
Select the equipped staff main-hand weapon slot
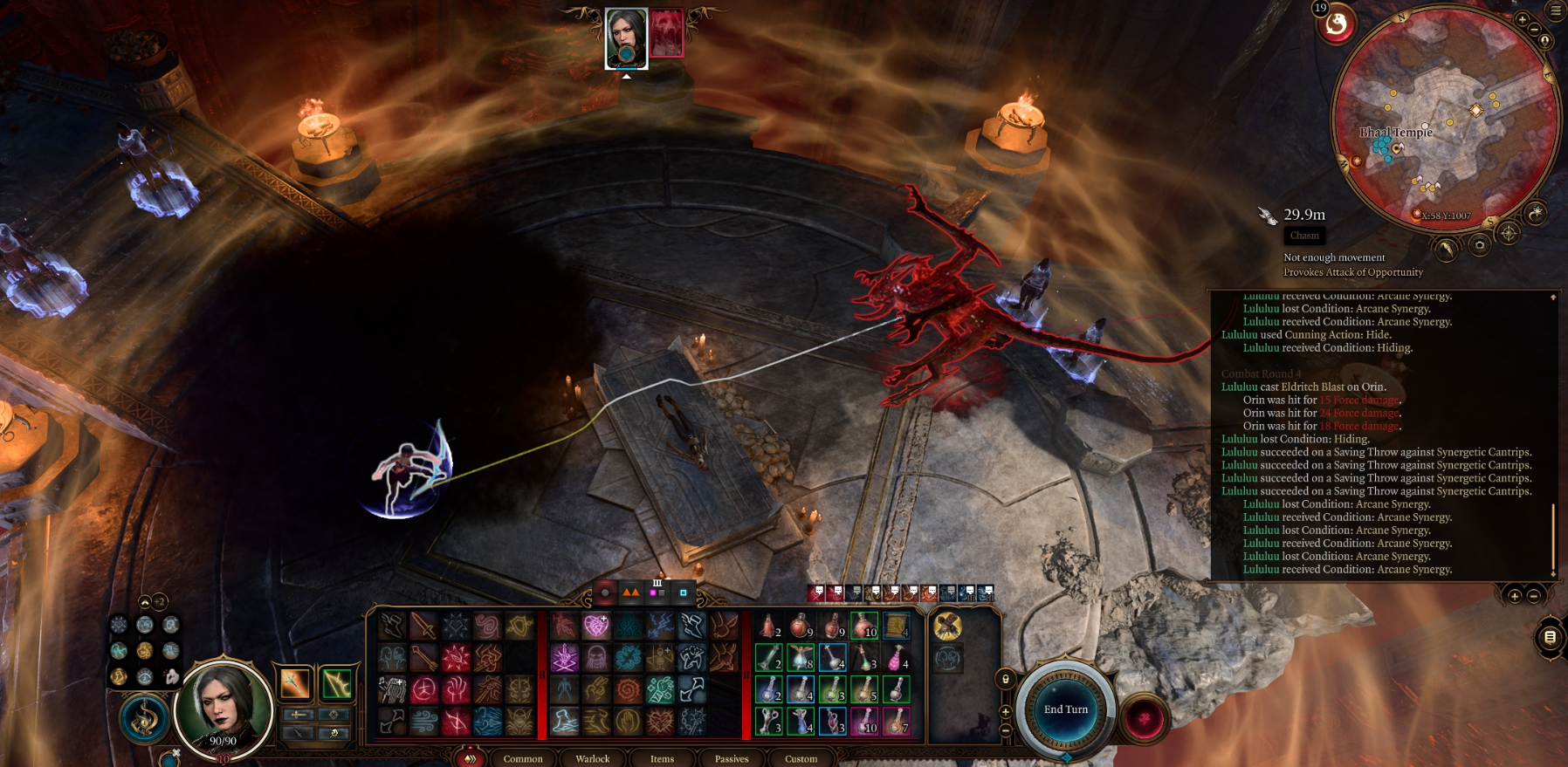click(x=295, y=683)
